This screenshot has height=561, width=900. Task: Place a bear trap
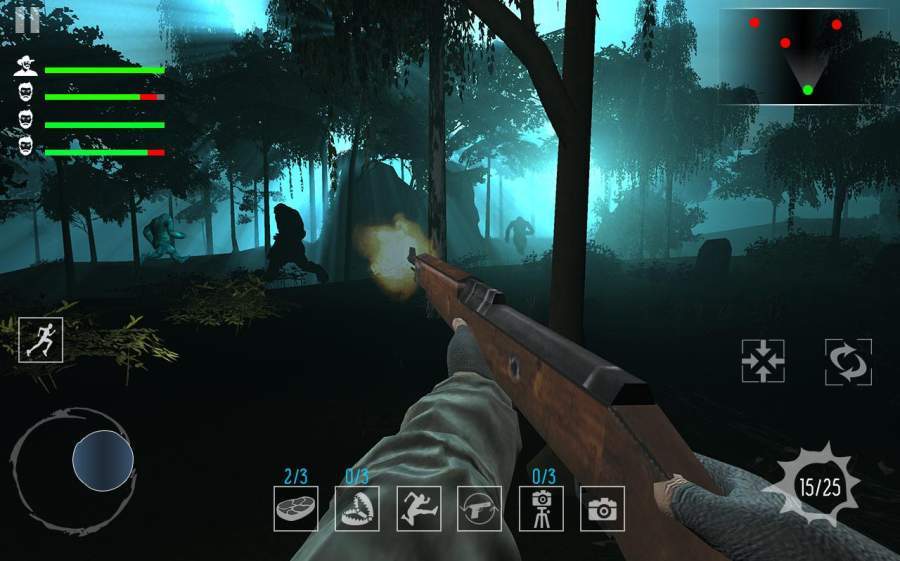357,508
